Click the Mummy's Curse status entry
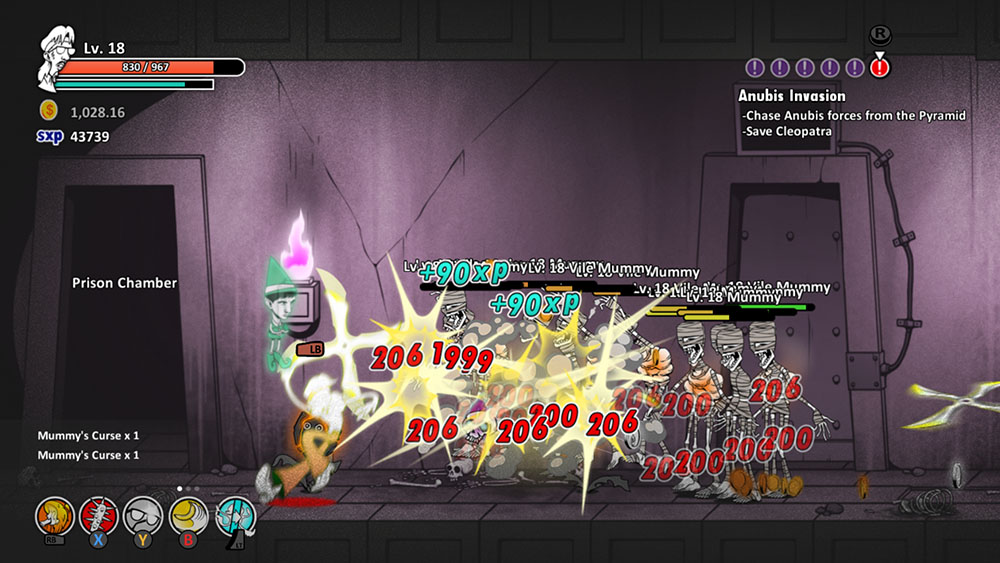The width and height of the screenshot is (1000, 563). [88, 436]
